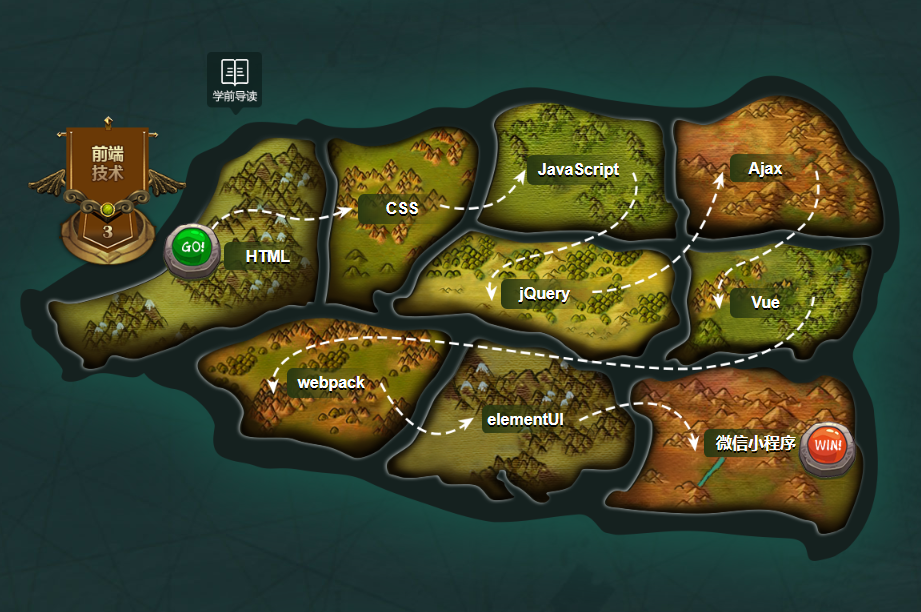
Task: Open the 学前导读 book icon
Action: click(235, 72)
